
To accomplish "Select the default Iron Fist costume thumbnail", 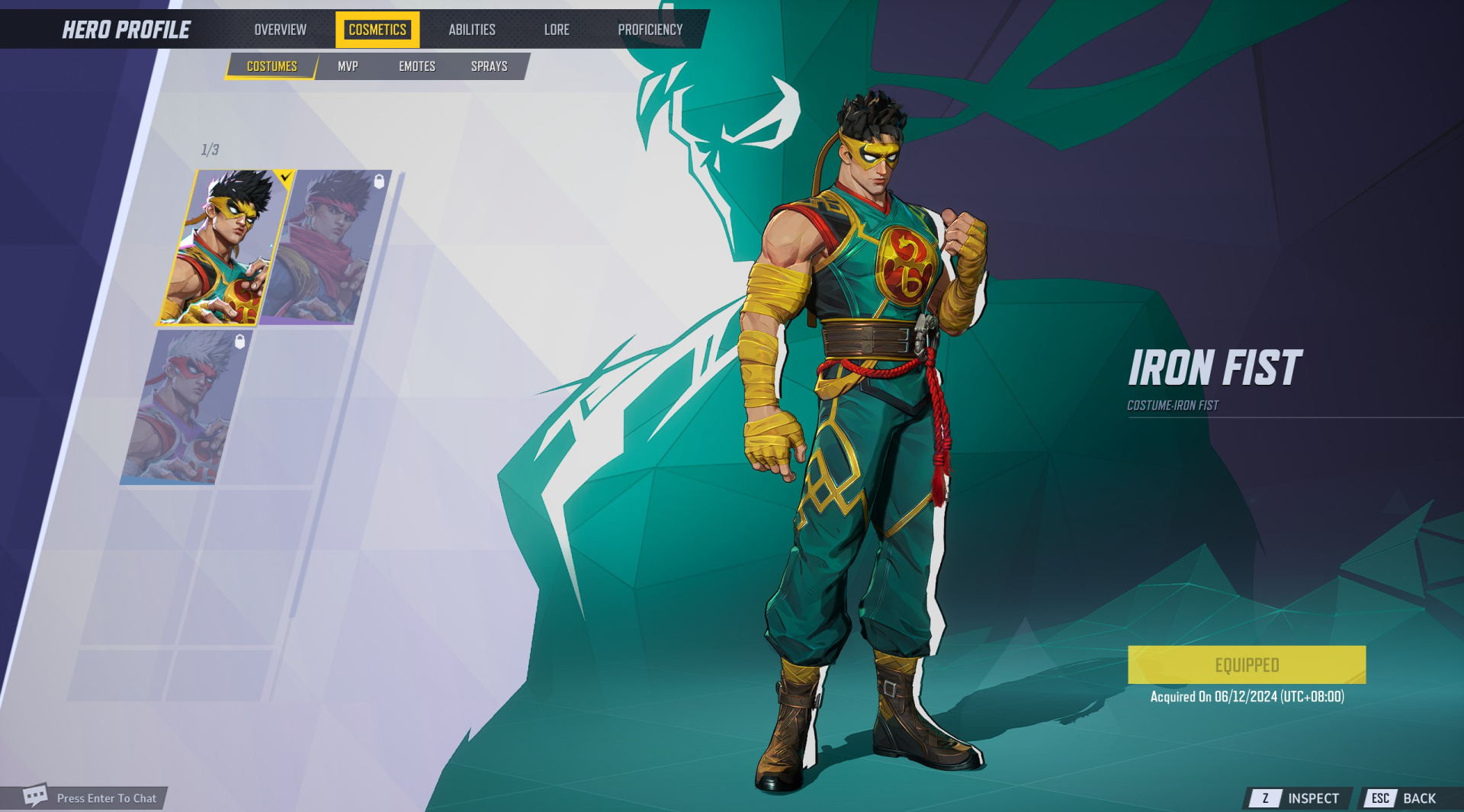I will [x=230, y=248].
